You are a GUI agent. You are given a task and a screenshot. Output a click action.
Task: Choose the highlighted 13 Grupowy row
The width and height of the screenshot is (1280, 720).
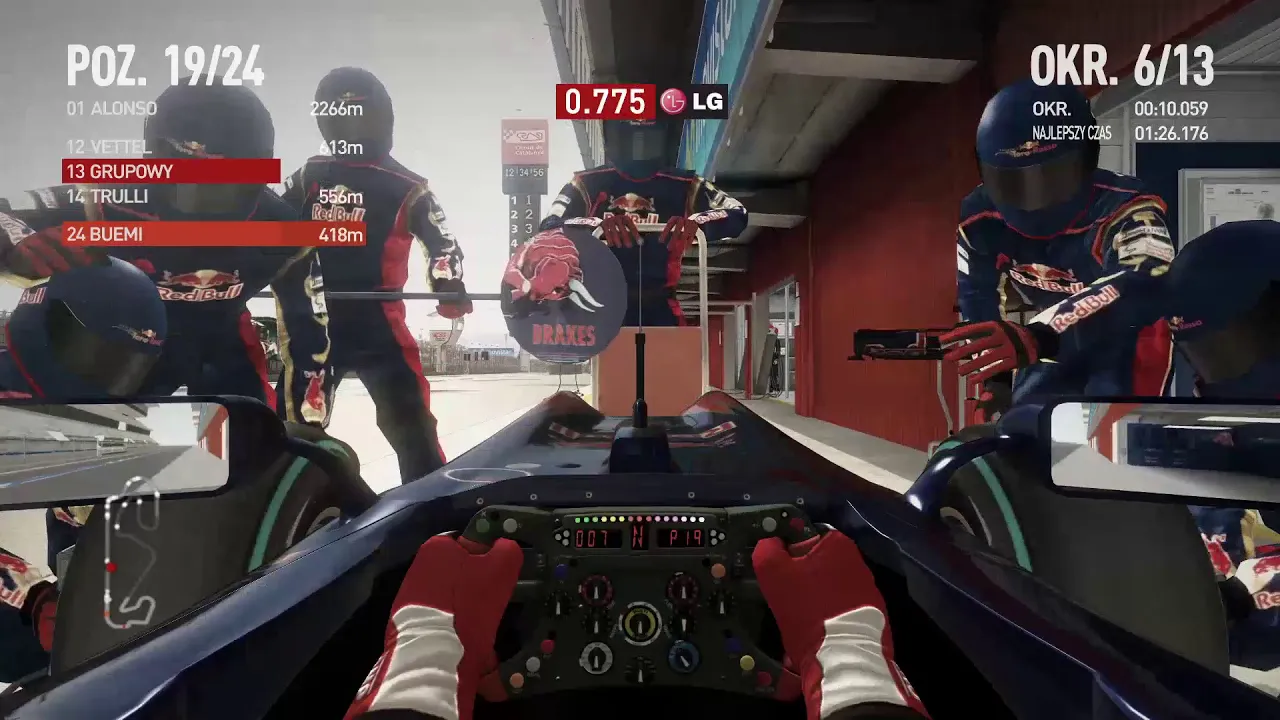(171, 171)
